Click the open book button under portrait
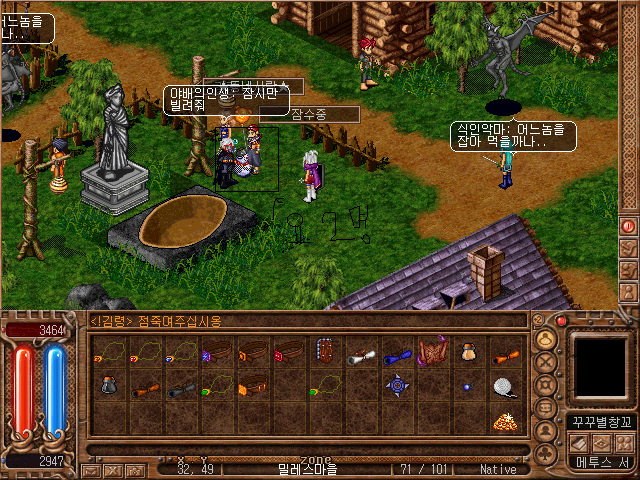The width and height of the screenshot is (640, 480). click(x=578, y=442)
